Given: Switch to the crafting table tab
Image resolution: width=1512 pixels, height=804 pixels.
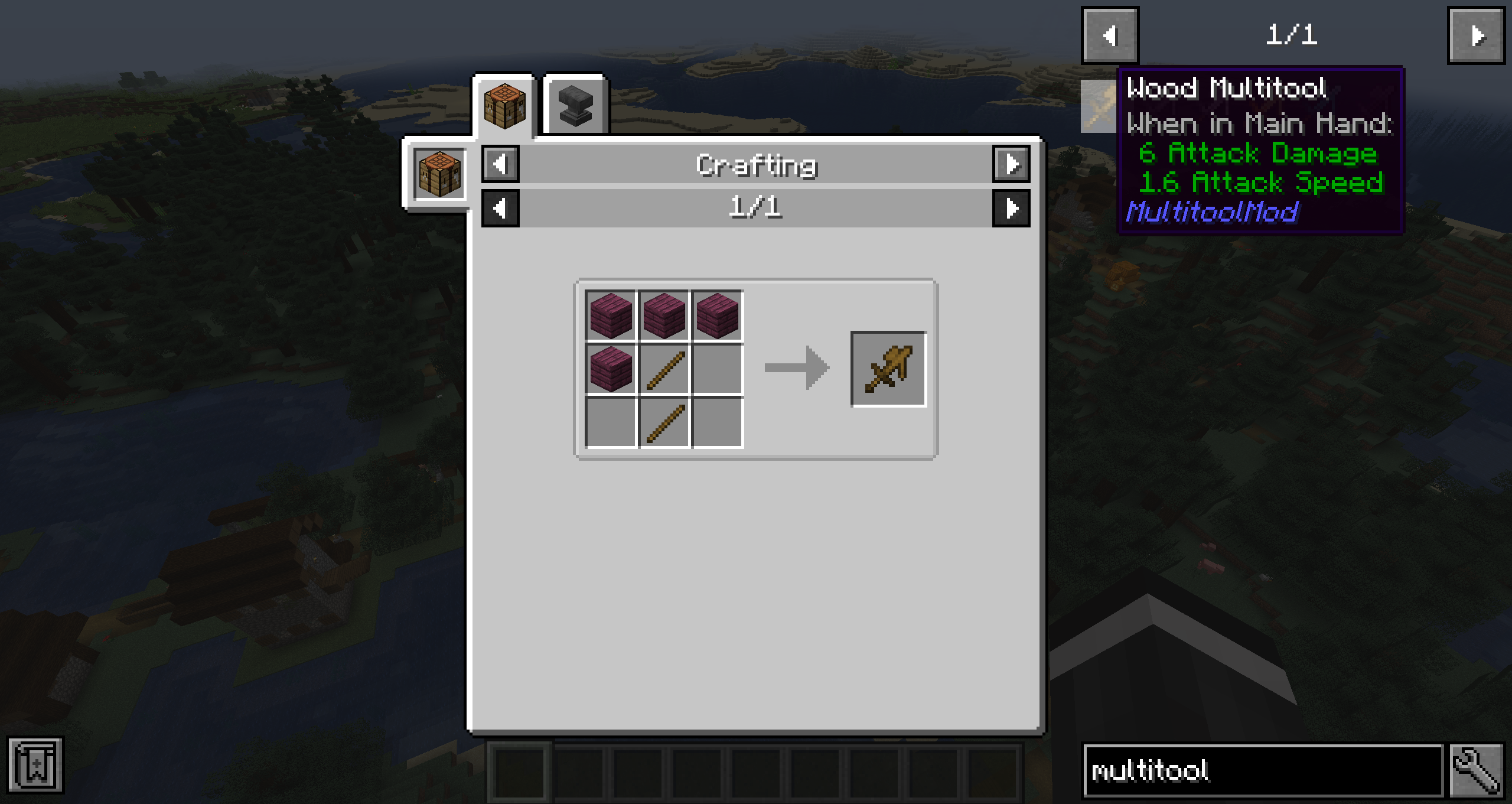Looking at the screenshot, I should 504,106.
